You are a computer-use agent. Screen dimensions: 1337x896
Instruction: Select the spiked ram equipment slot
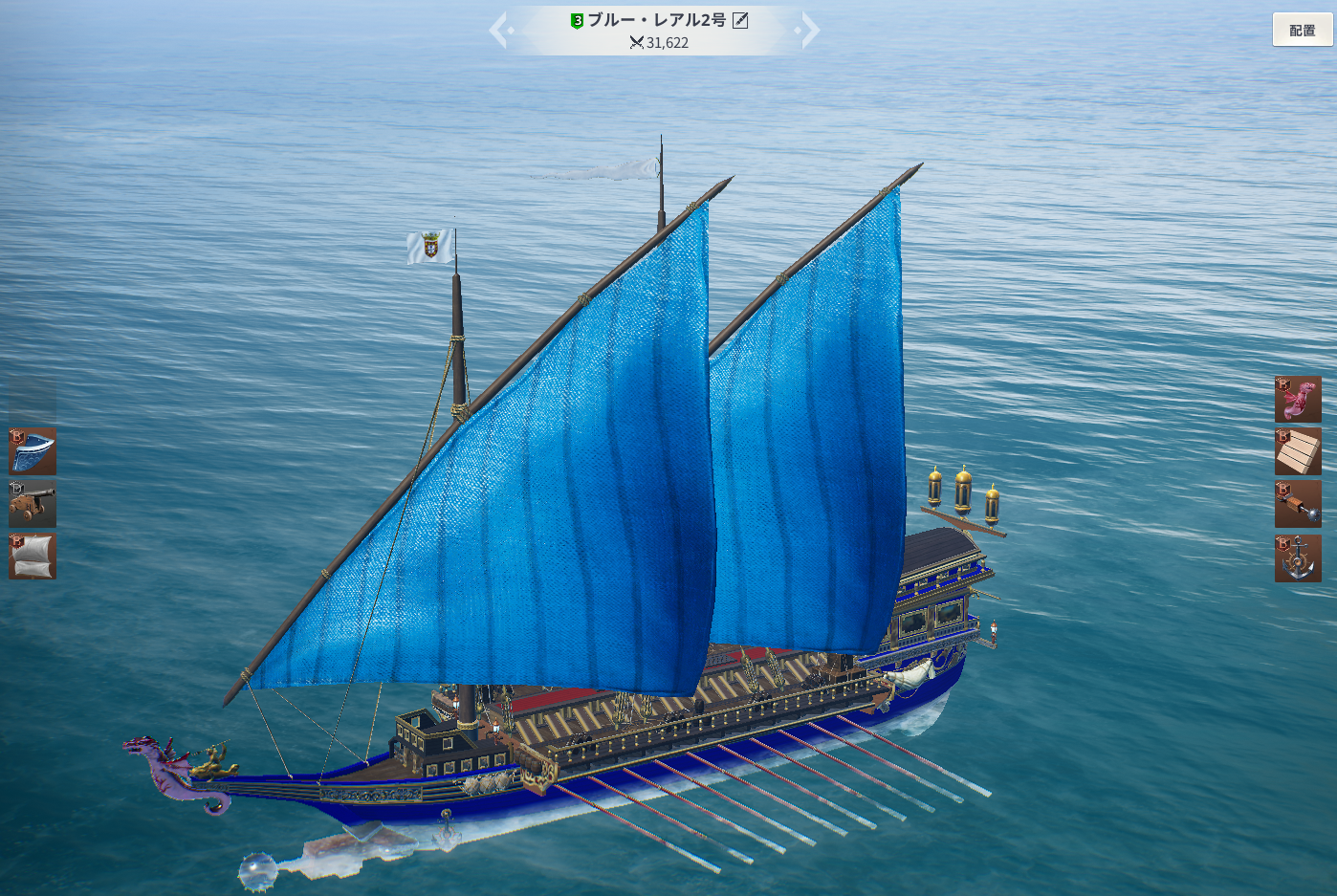coord(1298,504)
